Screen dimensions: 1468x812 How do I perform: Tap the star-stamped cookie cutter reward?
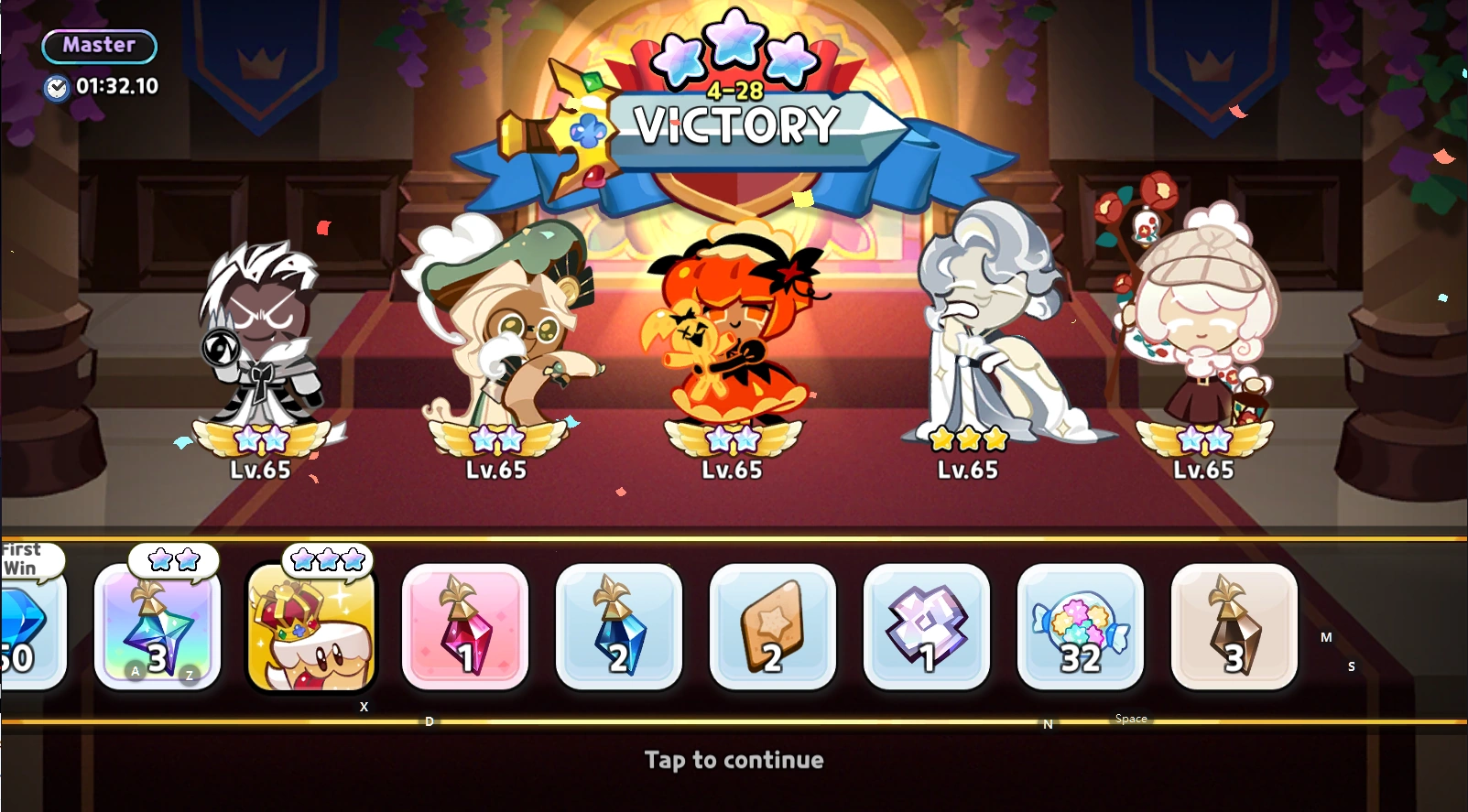773,629
